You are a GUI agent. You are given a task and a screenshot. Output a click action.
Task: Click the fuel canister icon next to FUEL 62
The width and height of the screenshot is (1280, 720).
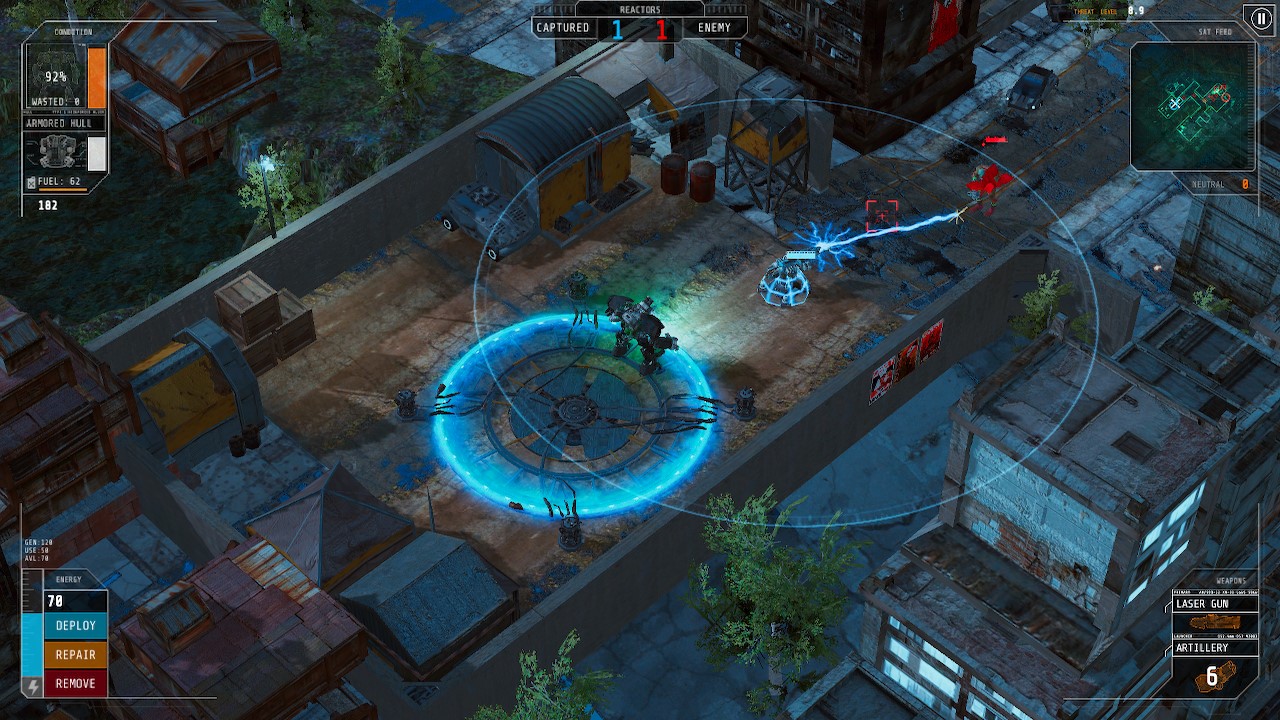31,181
